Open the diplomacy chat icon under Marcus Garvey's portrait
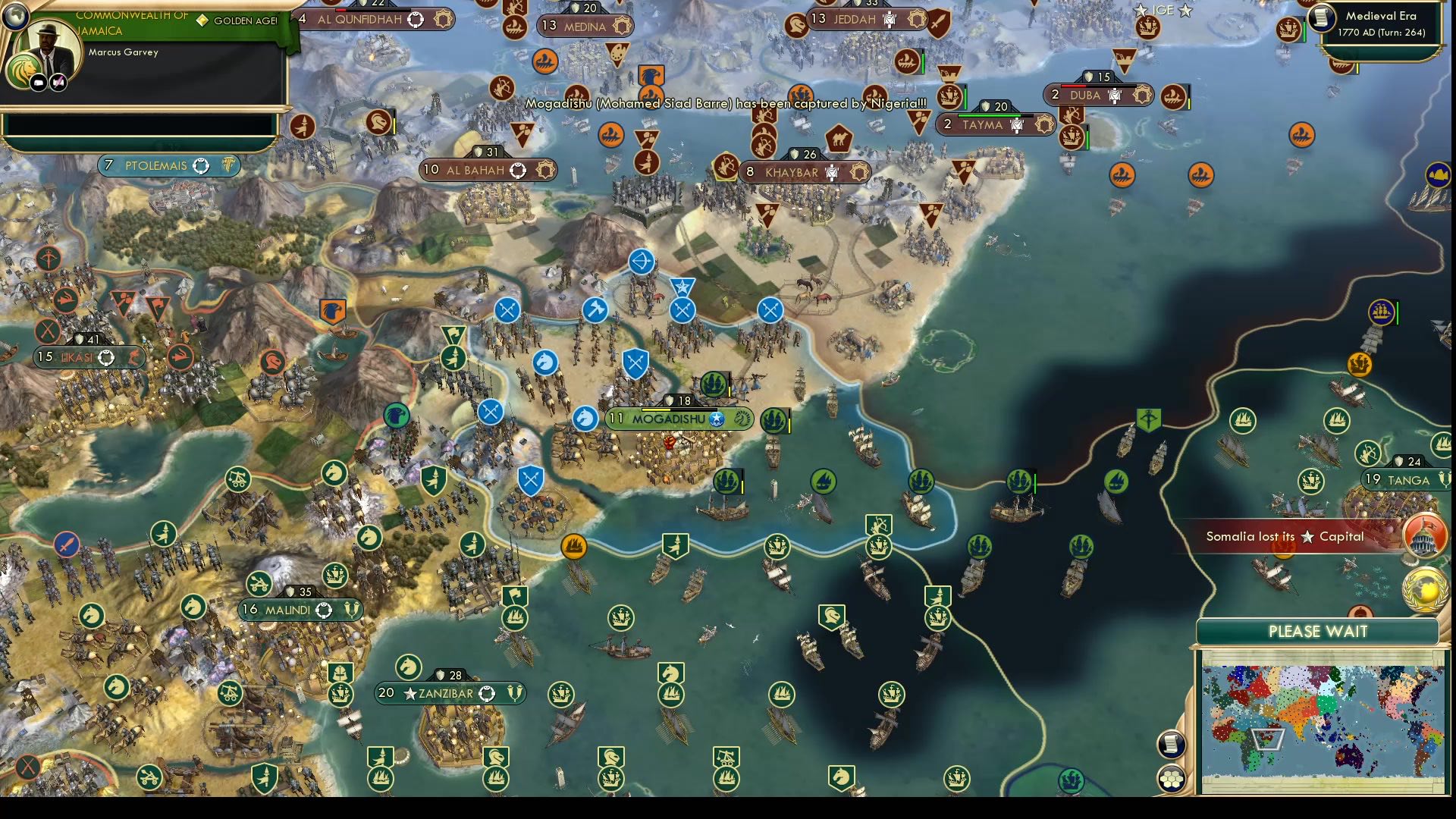This screenshot has height=819, width=1456. [x=39, y=83]
